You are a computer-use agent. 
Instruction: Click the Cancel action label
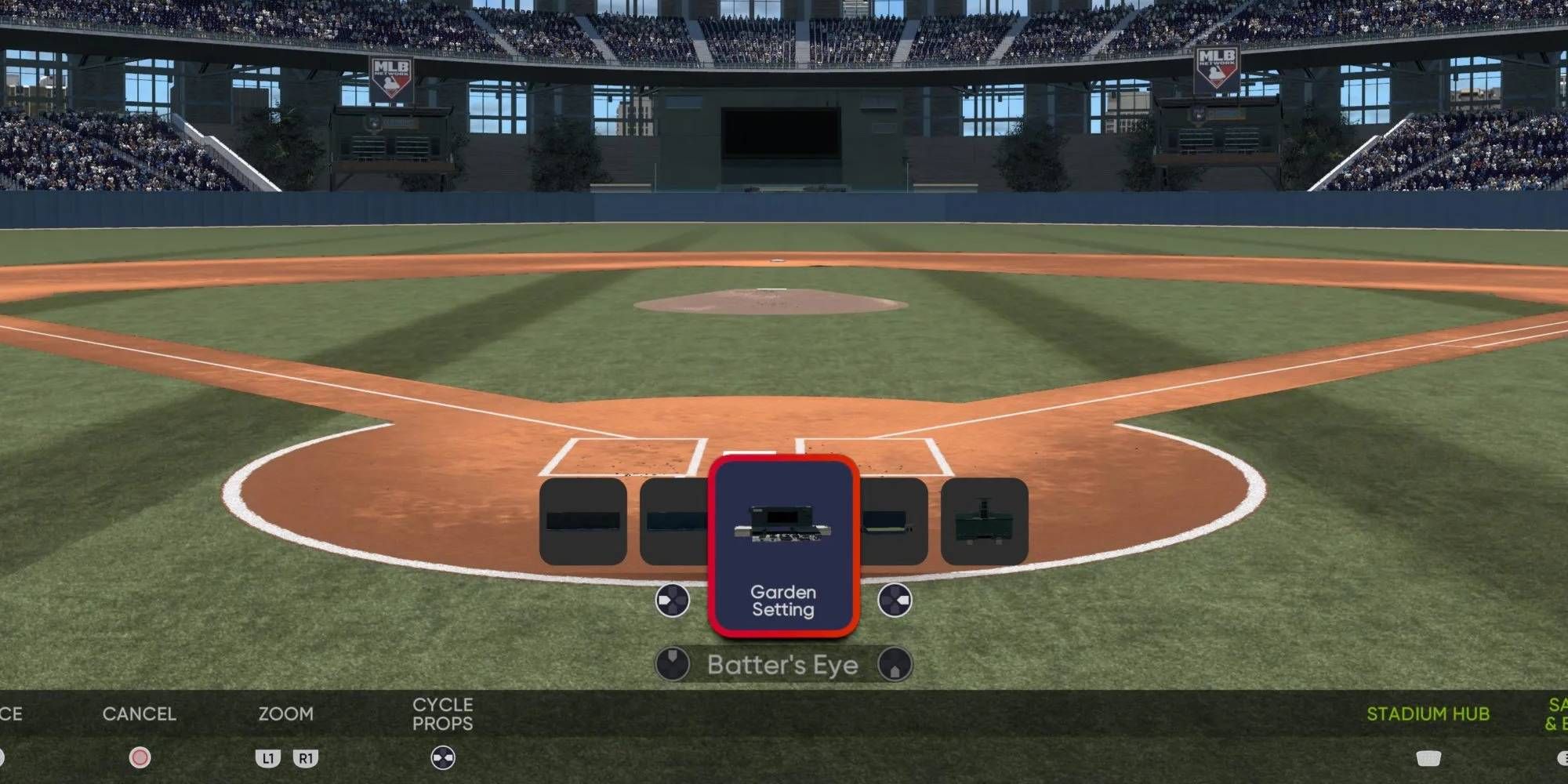tap(140, 714)
